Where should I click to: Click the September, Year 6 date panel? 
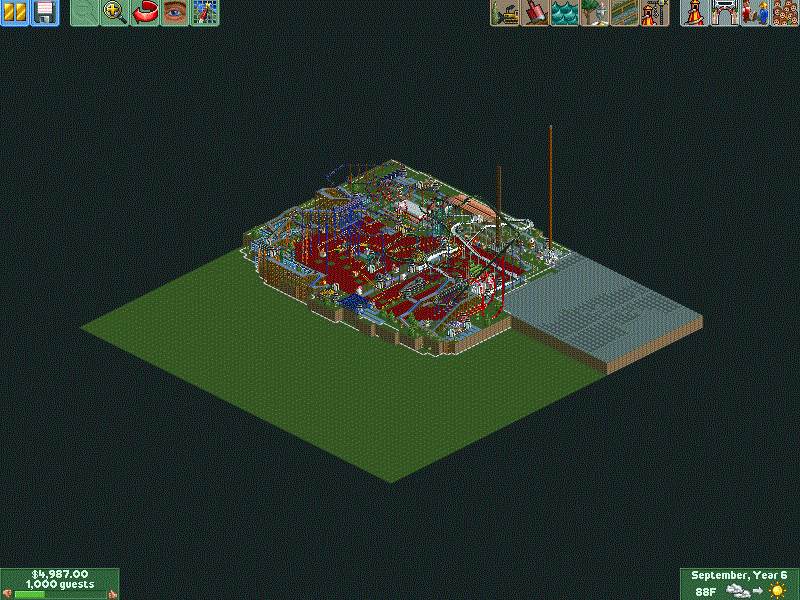click(x=739, y=575)
